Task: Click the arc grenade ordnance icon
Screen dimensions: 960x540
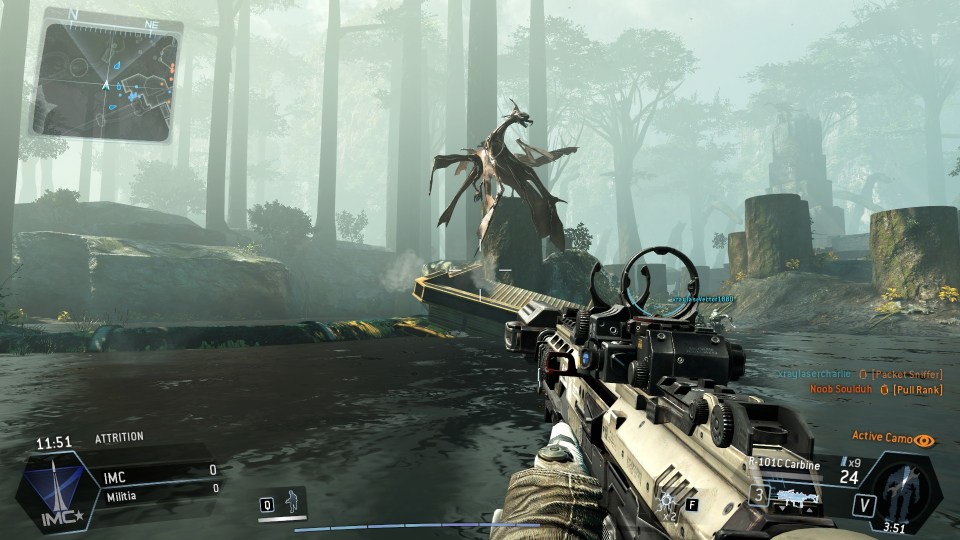Action: pos(667,500)
